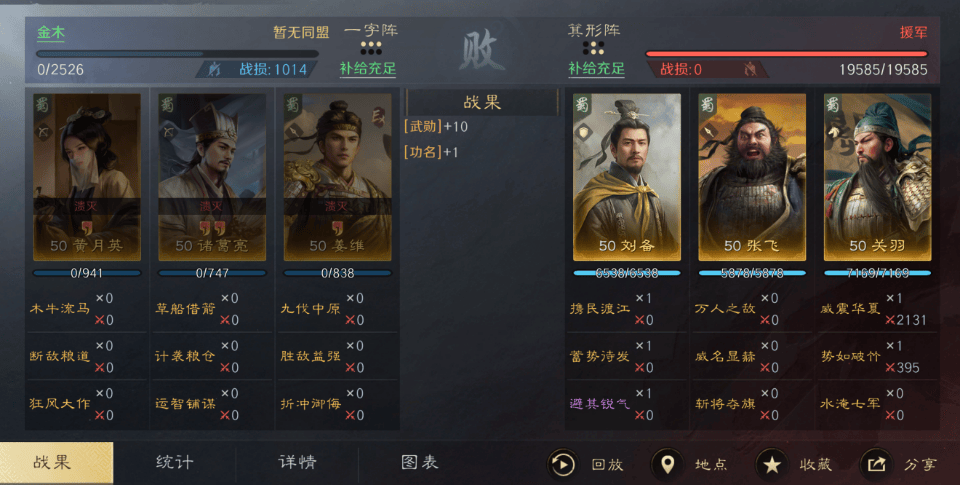Click the 关羽 hero card

click(x=877, y=177)
